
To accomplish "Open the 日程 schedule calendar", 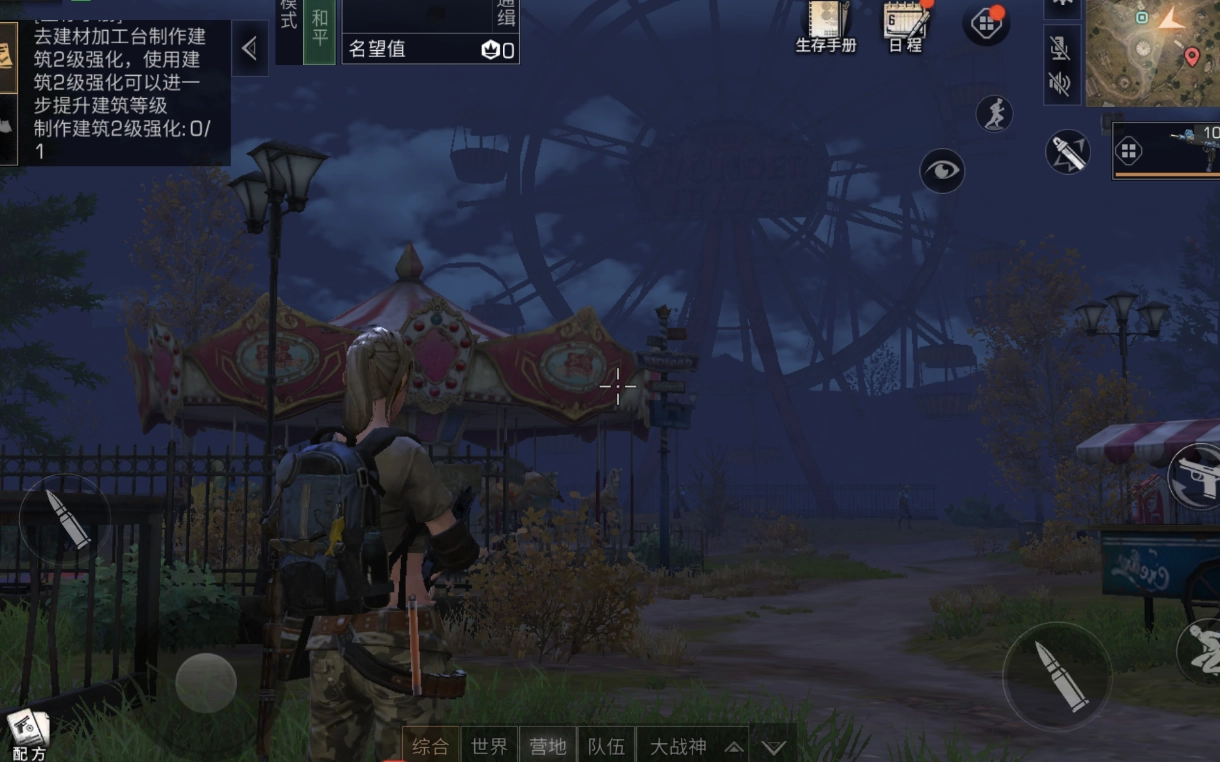I will coord(905,25).
